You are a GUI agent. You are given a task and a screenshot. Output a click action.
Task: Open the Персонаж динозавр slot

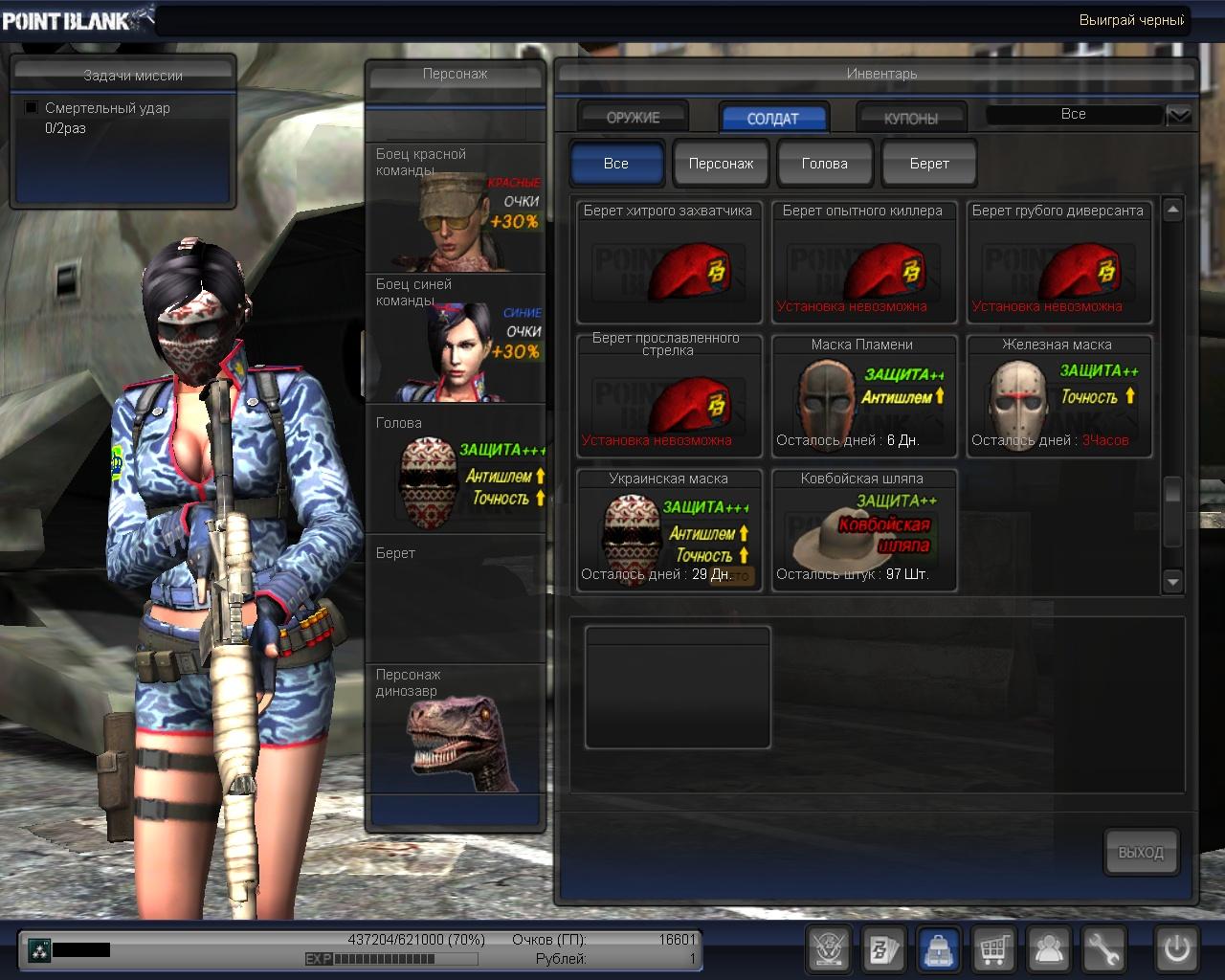(x=456, y=729)
